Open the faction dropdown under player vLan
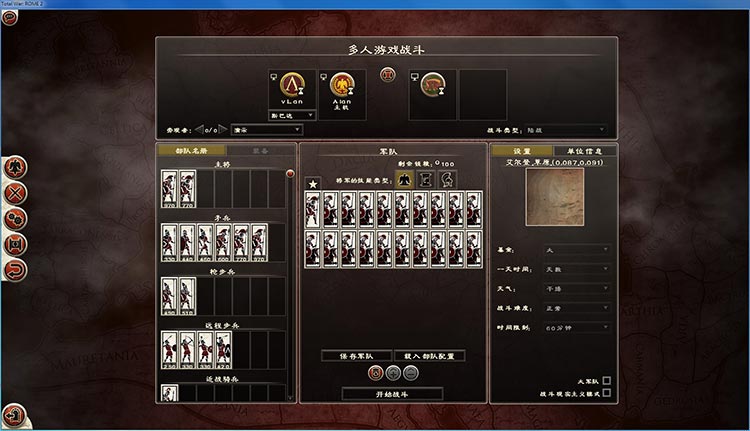This screenshot has height=431, width=750. (x=292, y=115)
